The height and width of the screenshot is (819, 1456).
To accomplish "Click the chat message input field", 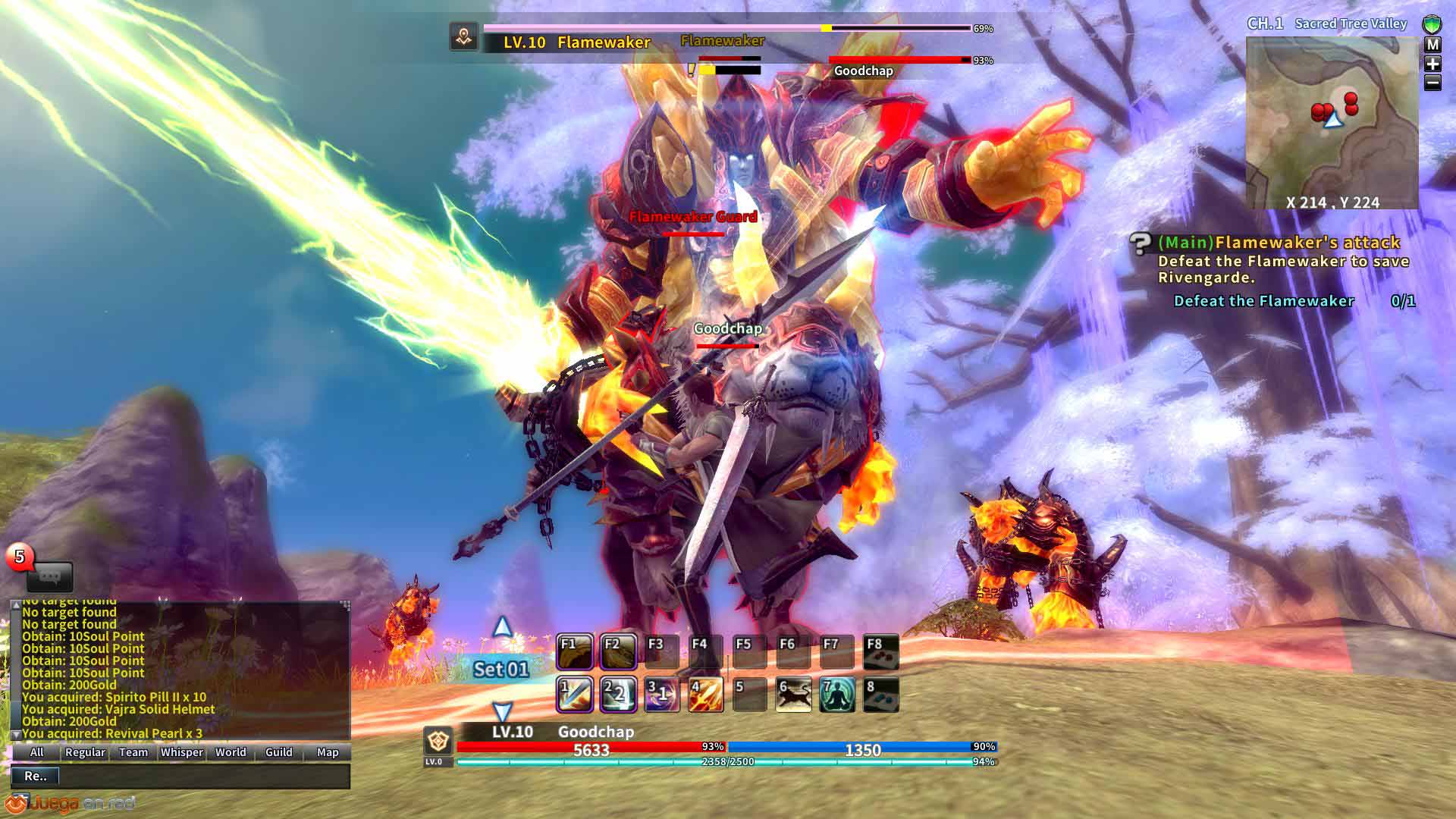I will click(x=203, y=776).
